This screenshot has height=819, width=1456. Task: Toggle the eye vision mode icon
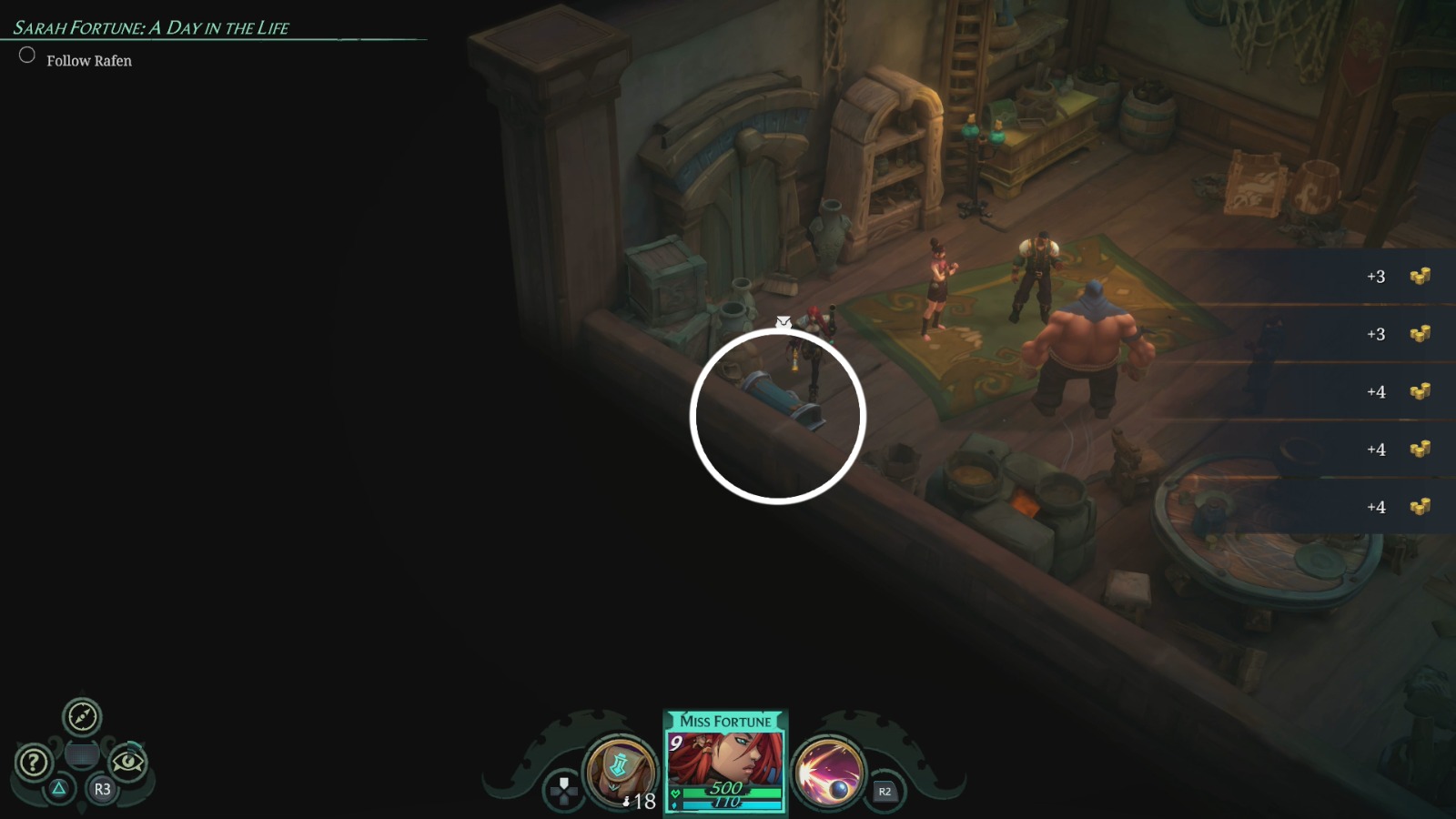click(x=129, y=761)
